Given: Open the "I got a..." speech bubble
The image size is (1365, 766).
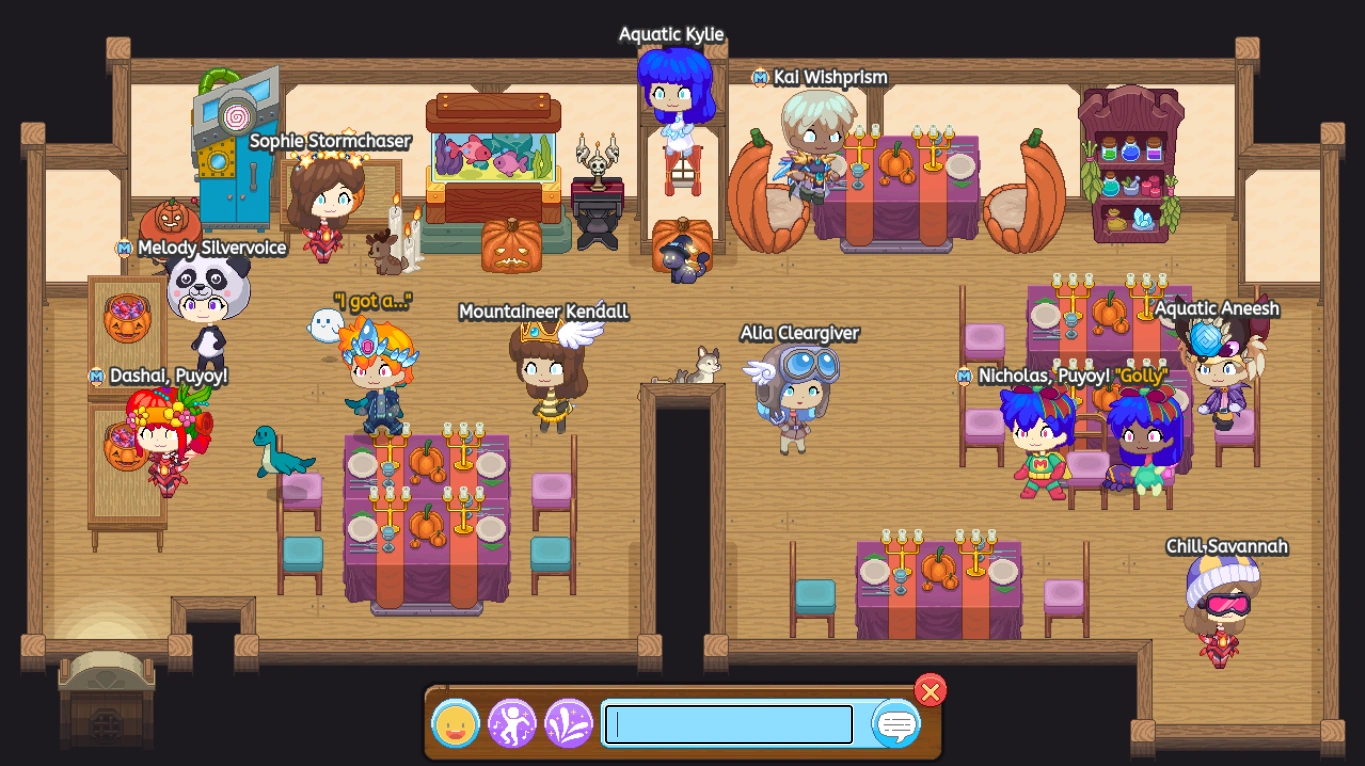Looking at the screenshot, I should (374, 300).
